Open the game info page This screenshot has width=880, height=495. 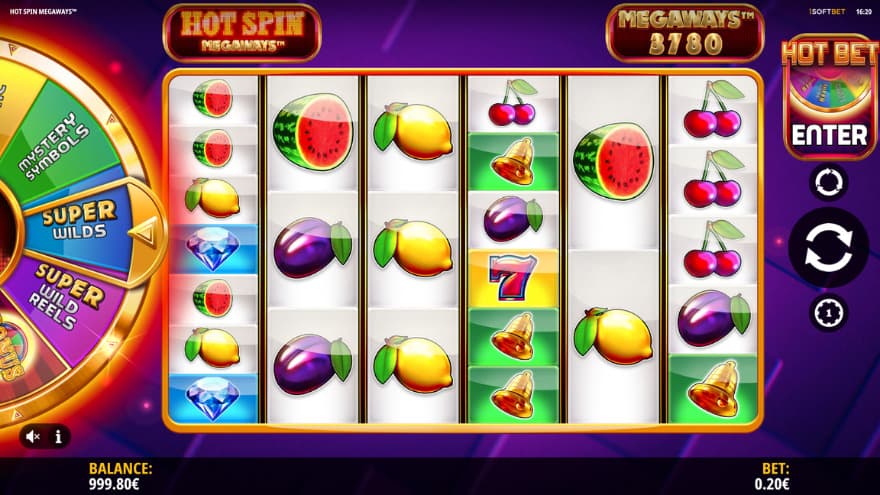tap(58, 436)
